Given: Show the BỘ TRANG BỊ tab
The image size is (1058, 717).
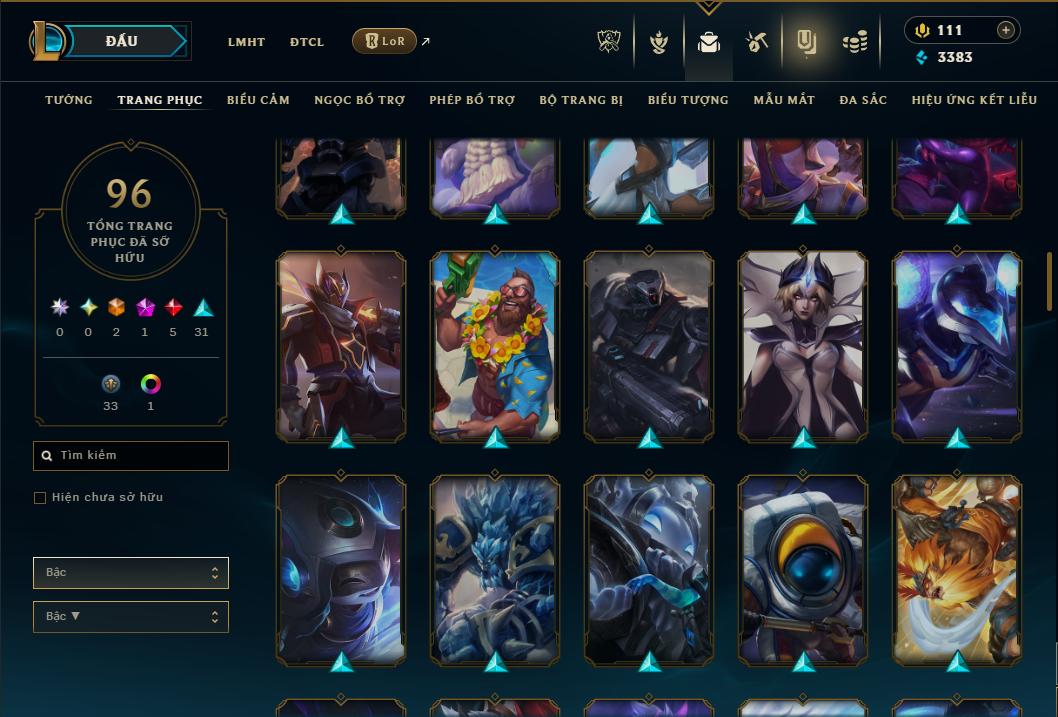Looking at the screenshot, I should [x=581, y=100].
